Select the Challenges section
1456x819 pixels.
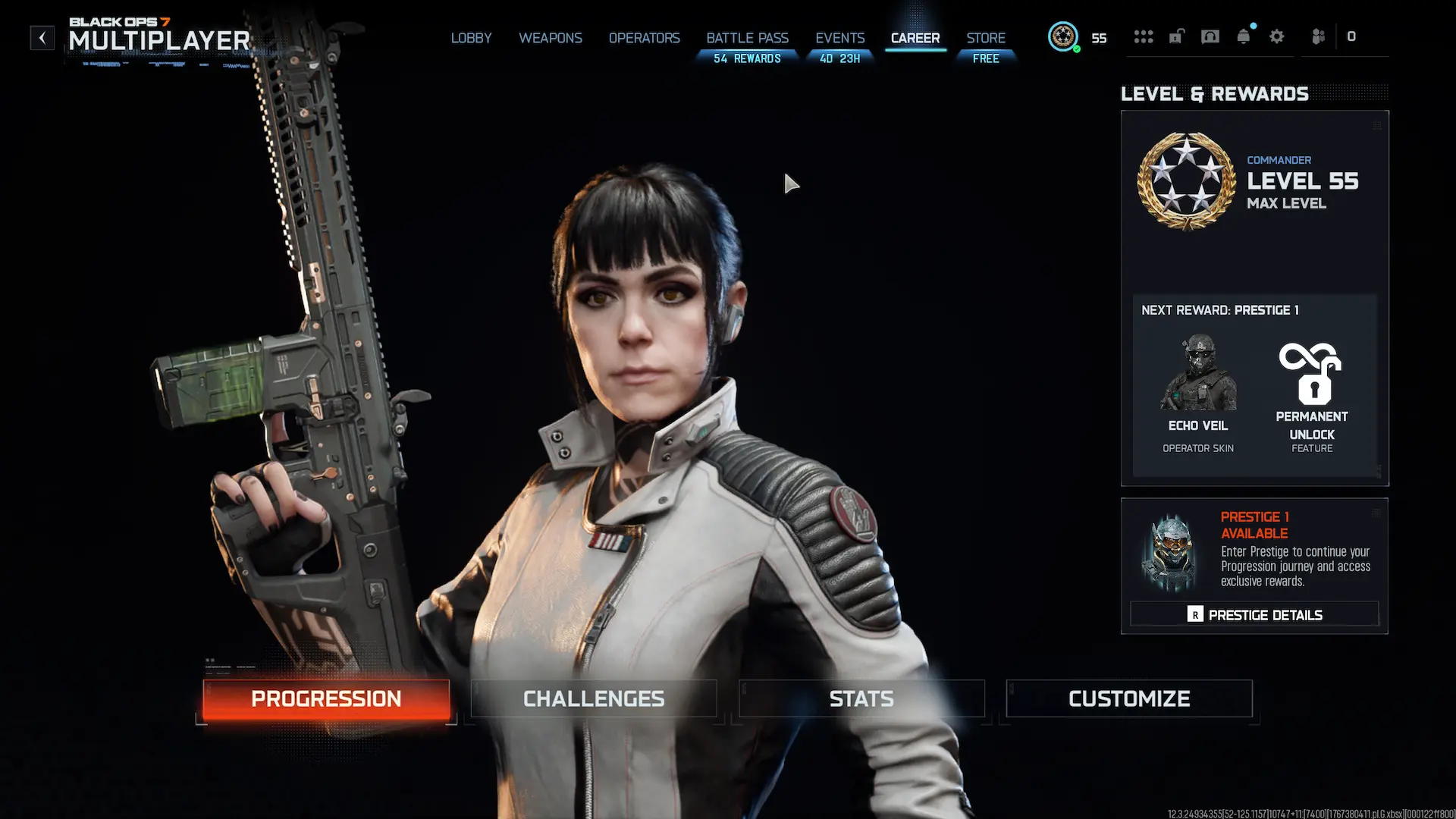coord(593,698)
